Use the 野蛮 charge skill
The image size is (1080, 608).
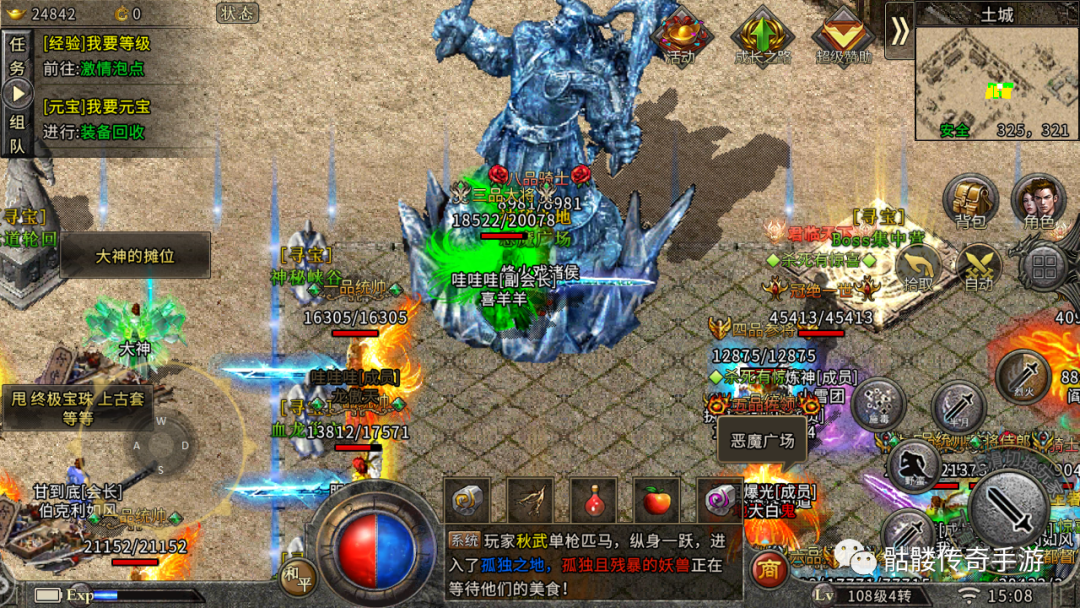pos(914,465)
